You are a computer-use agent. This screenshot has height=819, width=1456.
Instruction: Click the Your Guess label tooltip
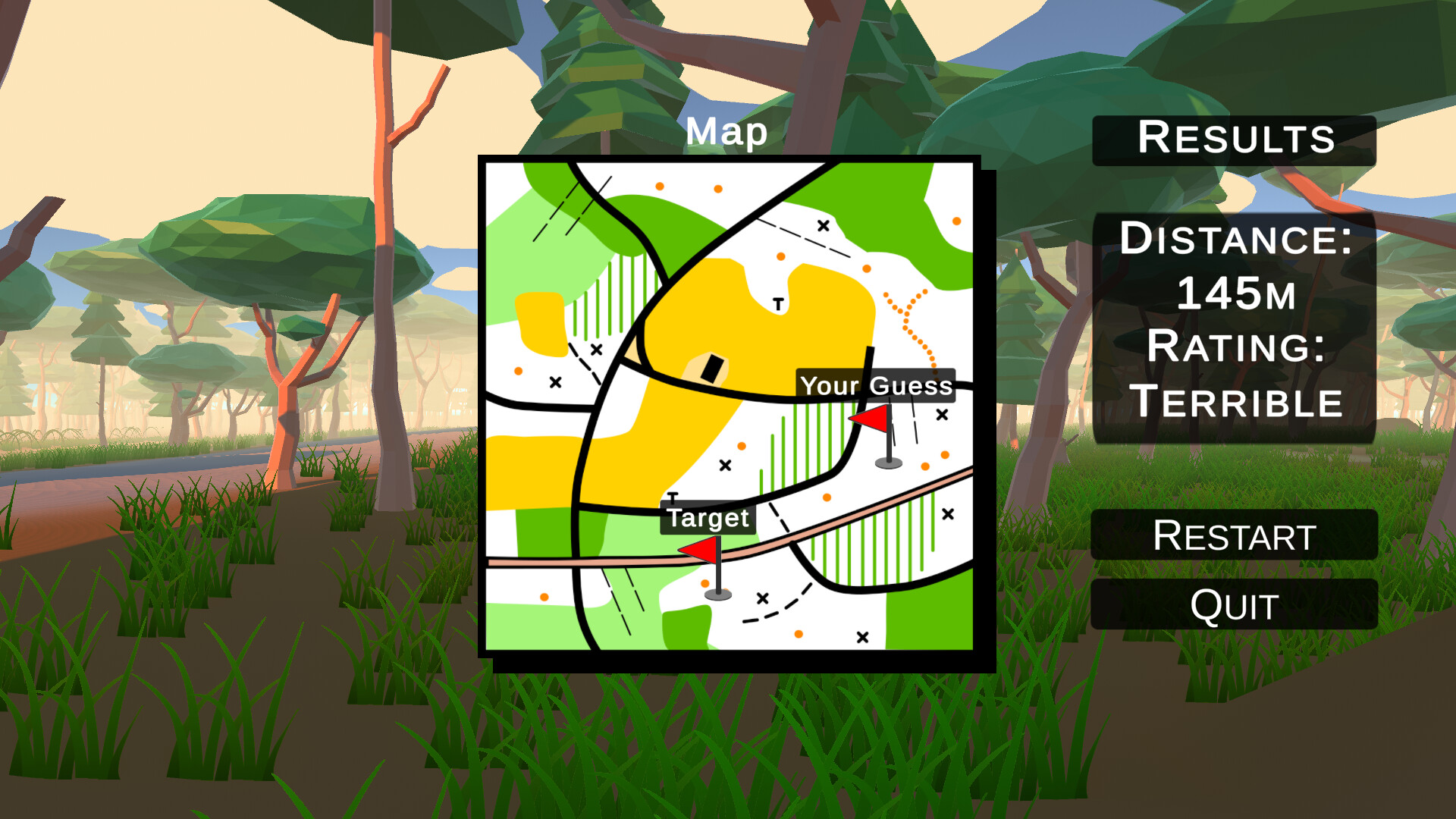click(877, 387)
